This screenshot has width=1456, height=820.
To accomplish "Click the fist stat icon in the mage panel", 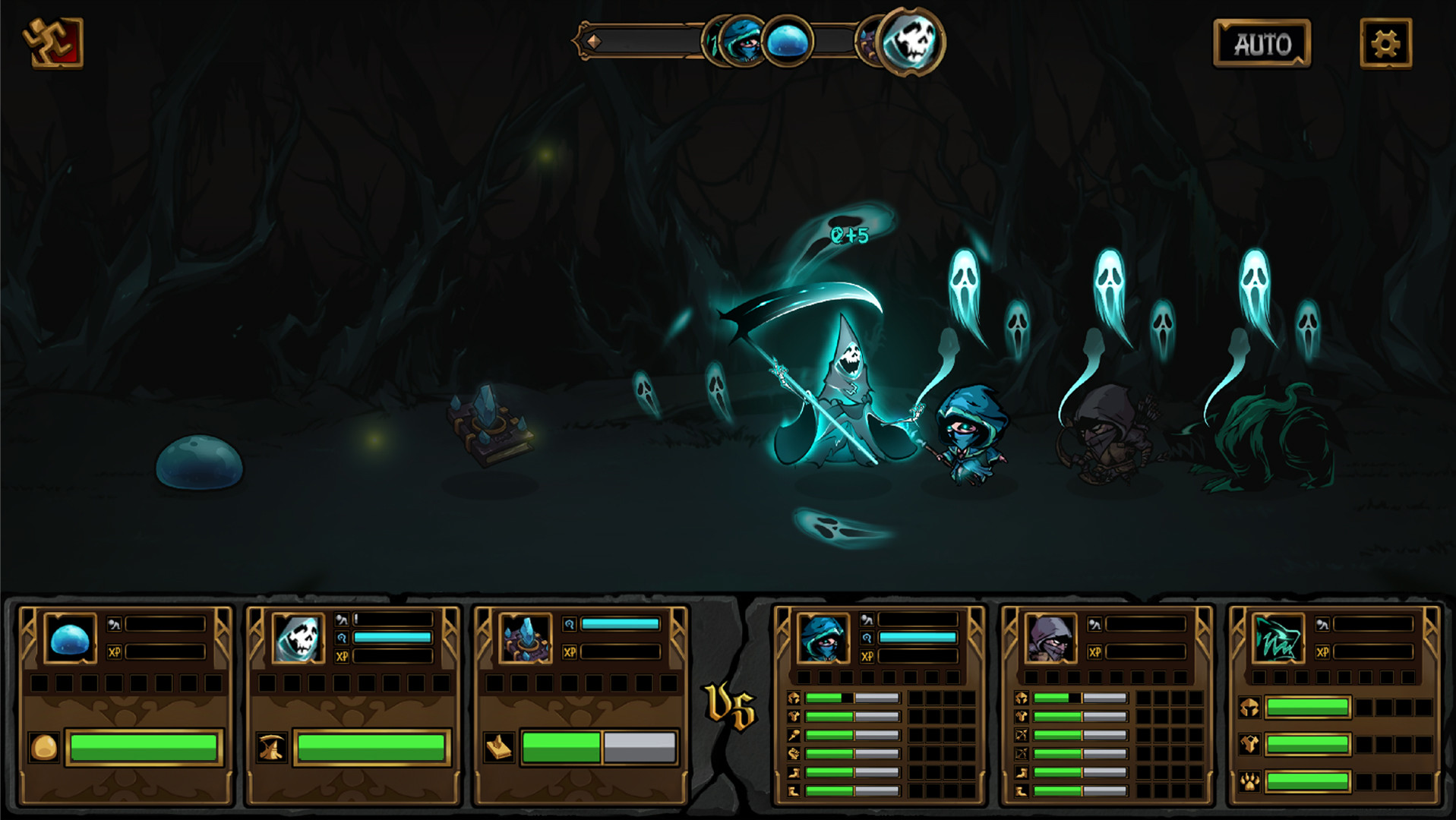I will tap(794, 754).
